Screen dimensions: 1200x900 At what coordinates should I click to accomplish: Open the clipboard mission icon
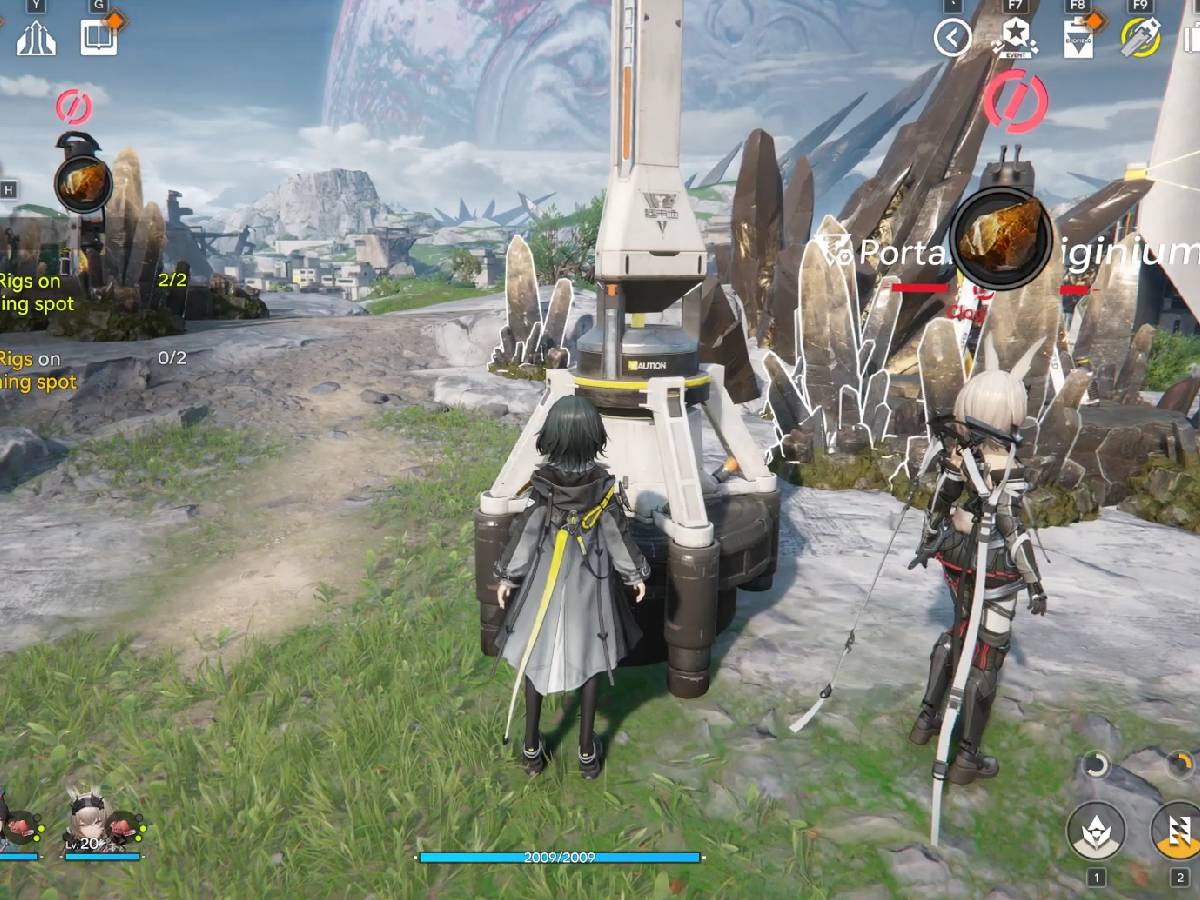tap(1078, 39)
